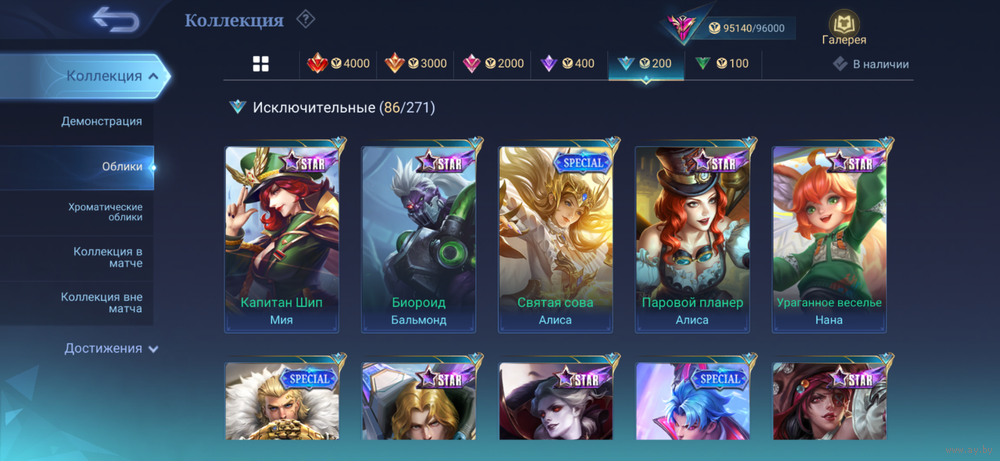Toggle the В наличии owned filter
The height and width of the screenshot is (461, 1000).
(871, 64)
